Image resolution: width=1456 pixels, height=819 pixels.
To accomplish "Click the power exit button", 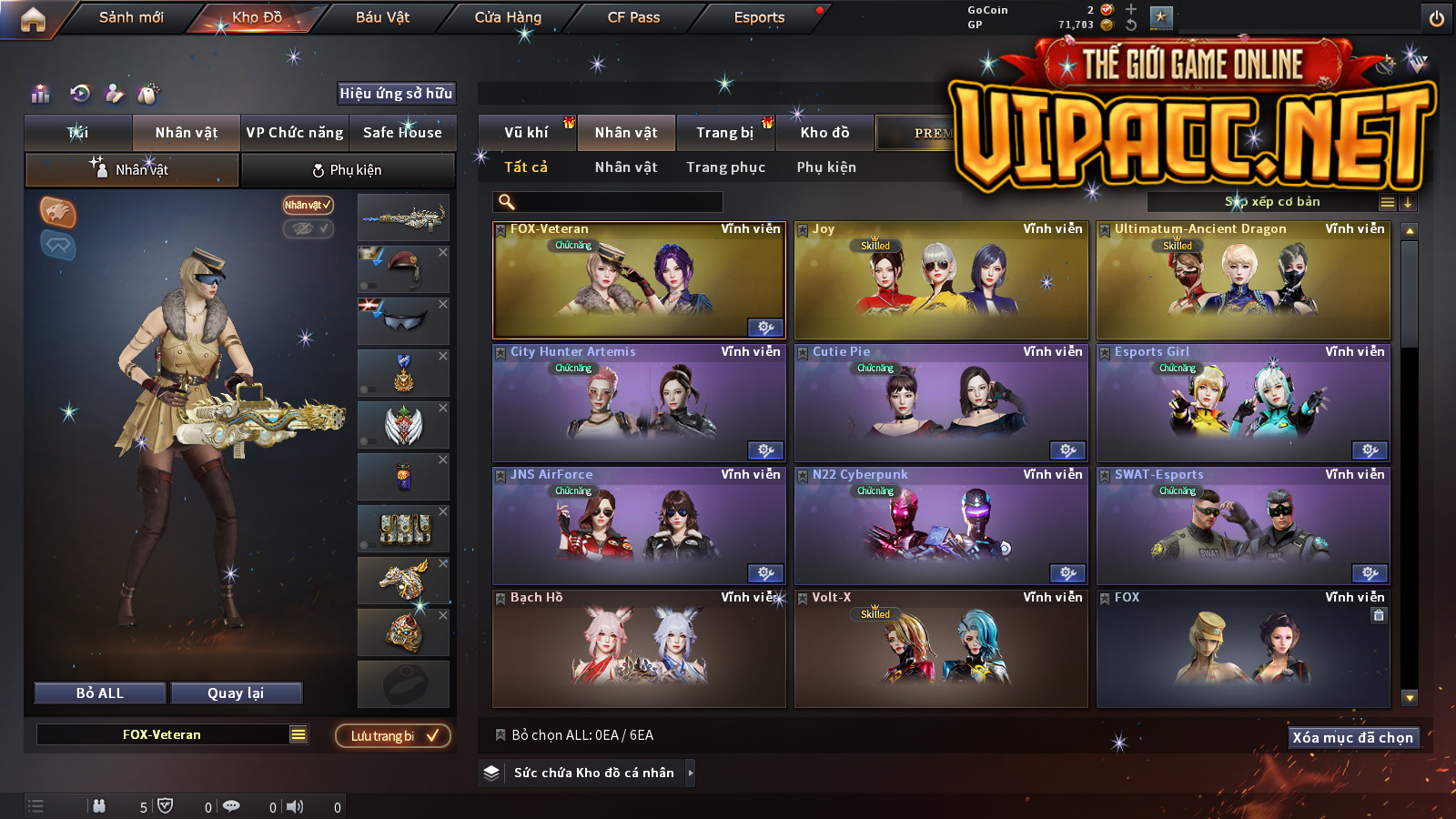I will click(1436, 18).
